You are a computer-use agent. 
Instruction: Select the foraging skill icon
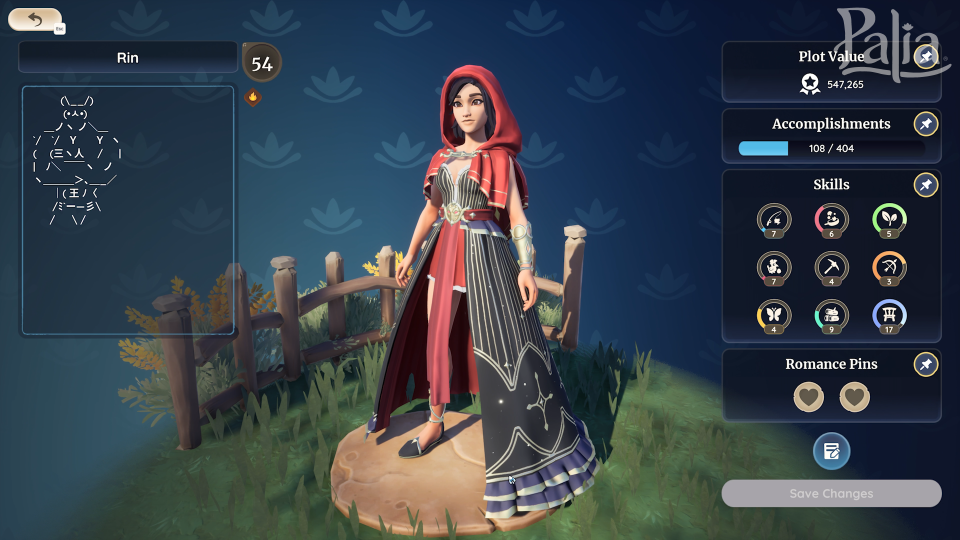point(774,267)
